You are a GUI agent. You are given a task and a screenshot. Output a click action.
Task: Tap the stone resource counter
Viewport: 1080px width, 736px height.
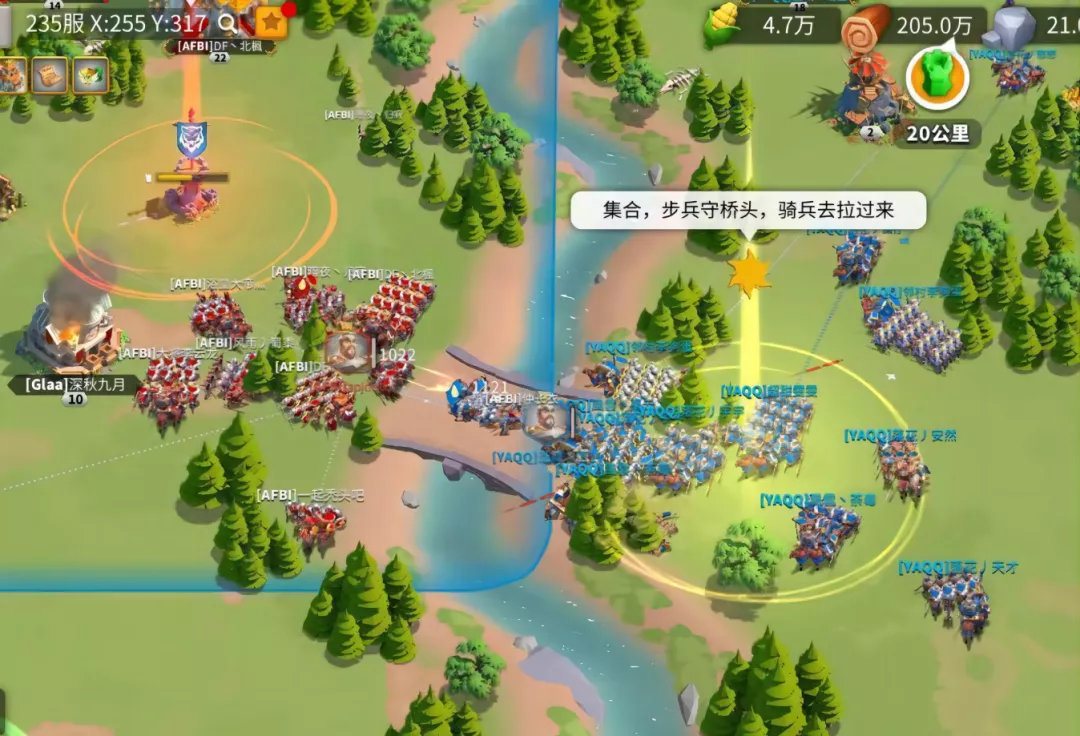(1035, 26)
